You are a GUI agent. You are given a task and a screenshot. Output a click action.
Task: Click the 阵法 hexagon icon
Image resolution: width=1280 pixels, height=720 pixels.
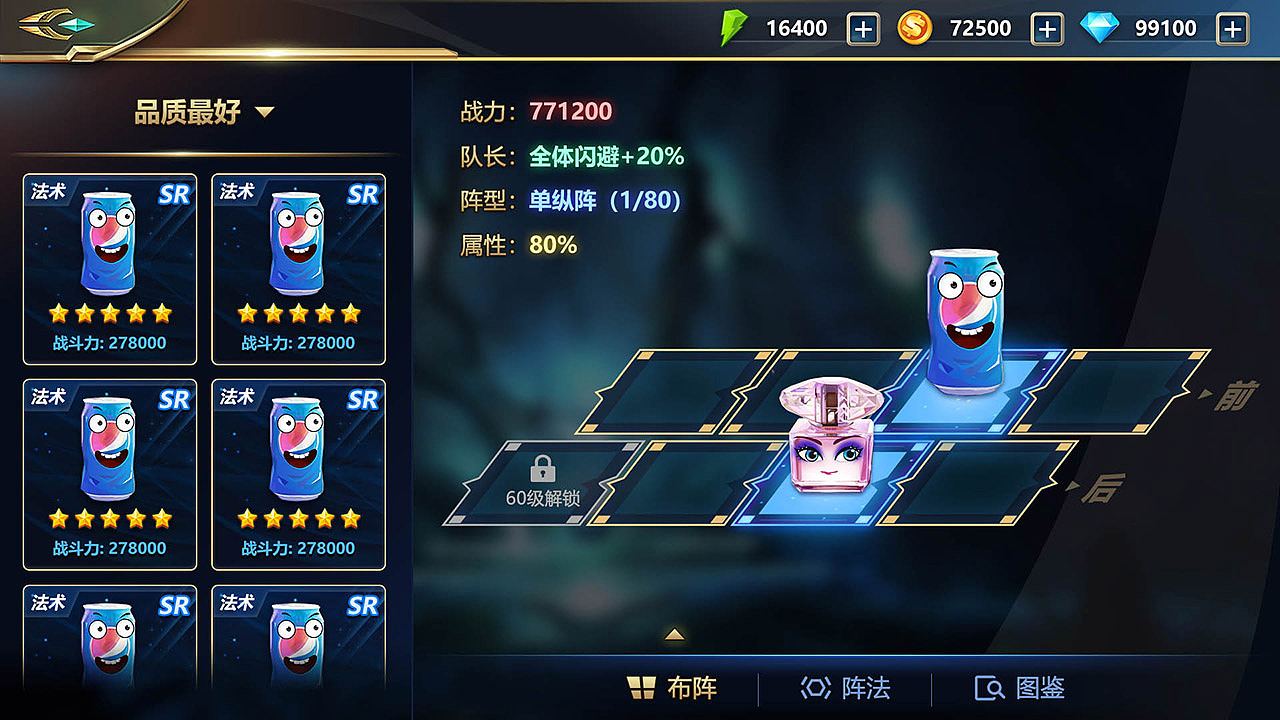pyautogui.click(x=815, y=688)
